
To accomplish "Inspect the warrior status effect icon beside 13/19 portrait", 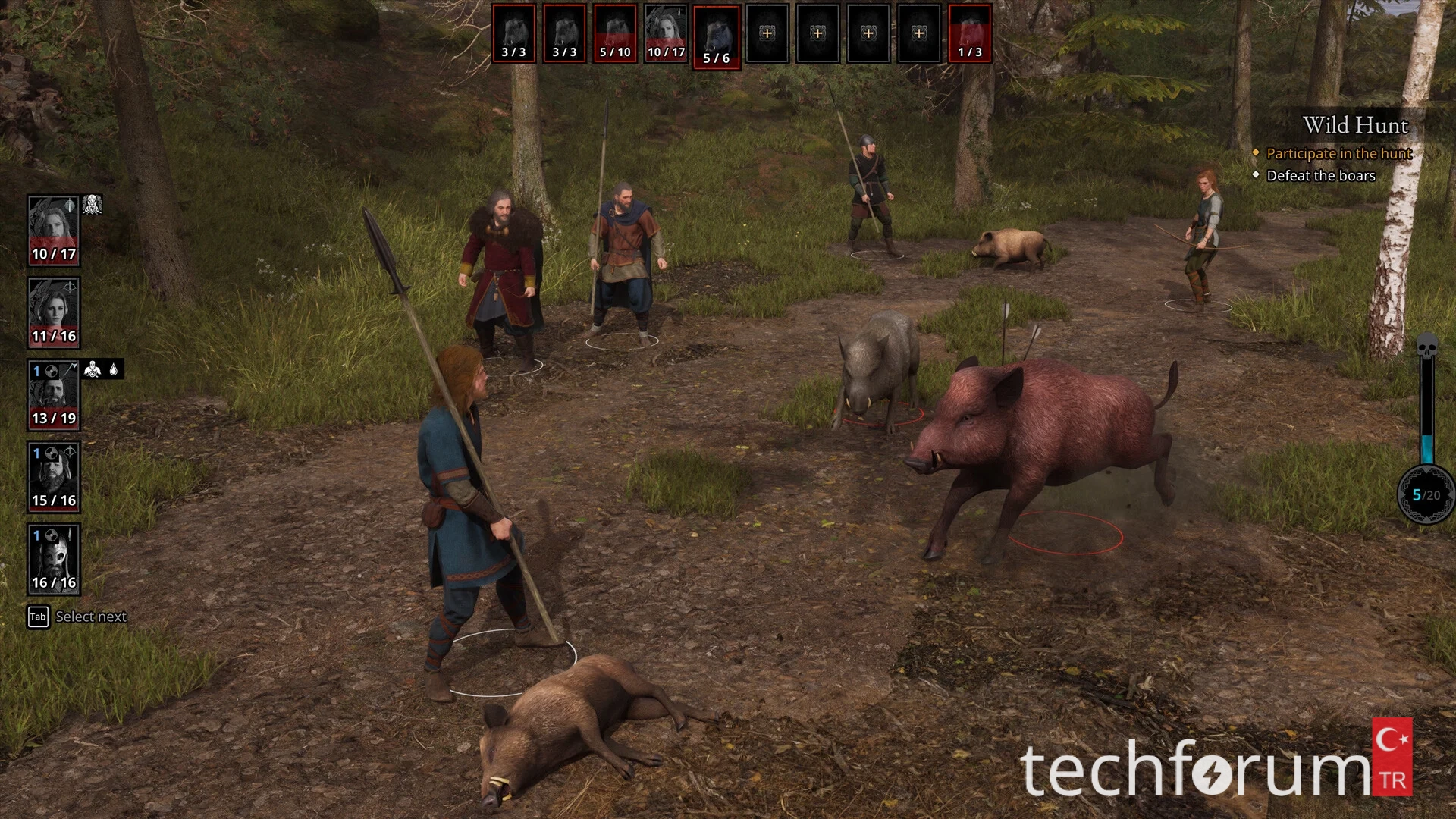I will (x=93, y=369).
